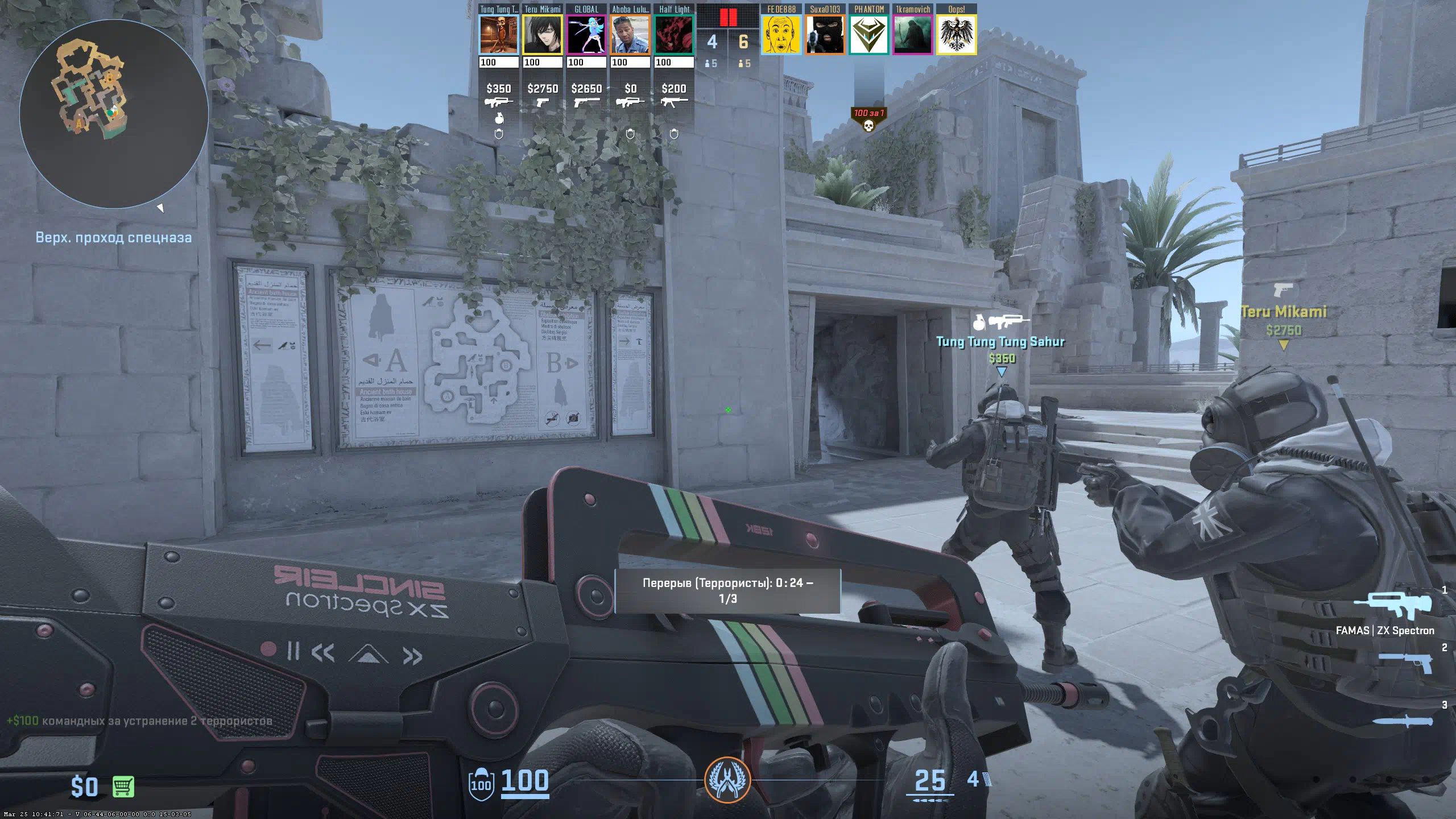
Task: Select FEDE888's yellow face avatar
Action: [x=781, y=35]
